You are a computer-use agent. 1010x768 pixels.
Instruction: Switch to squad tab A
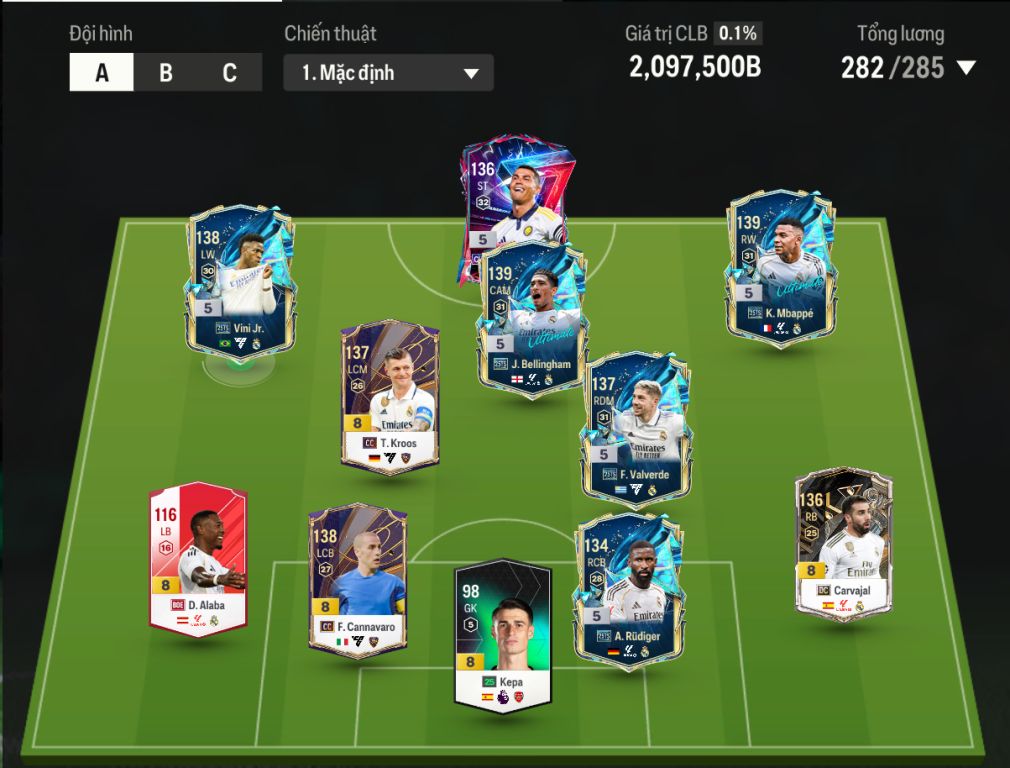tap(101, 73)
